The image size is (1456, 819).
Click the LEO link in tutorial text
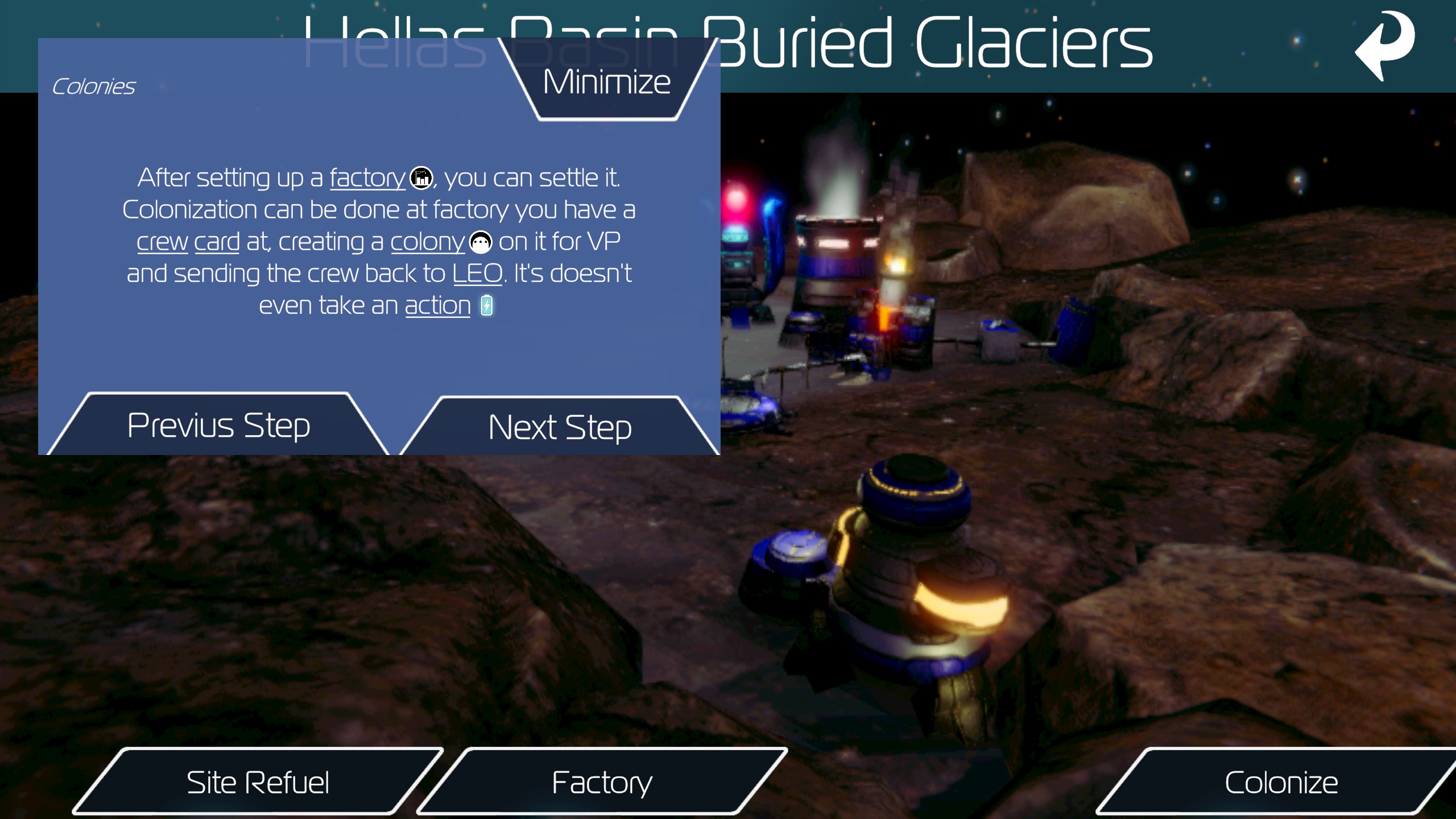point(477,274)
